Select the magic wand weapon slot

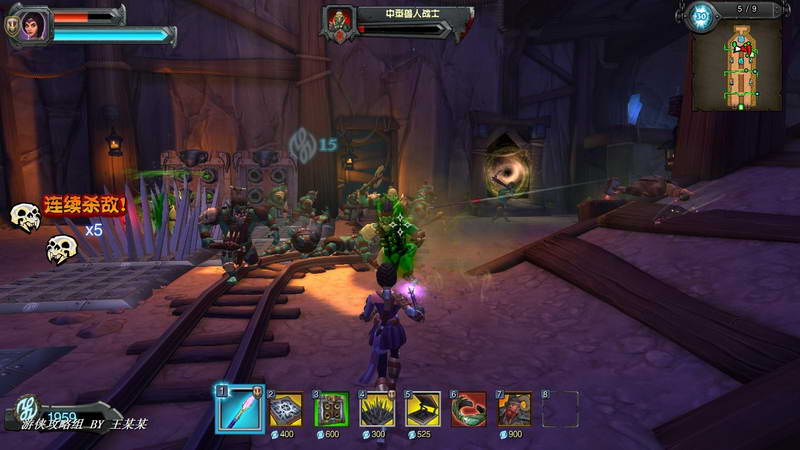click(x=236, y=408)
